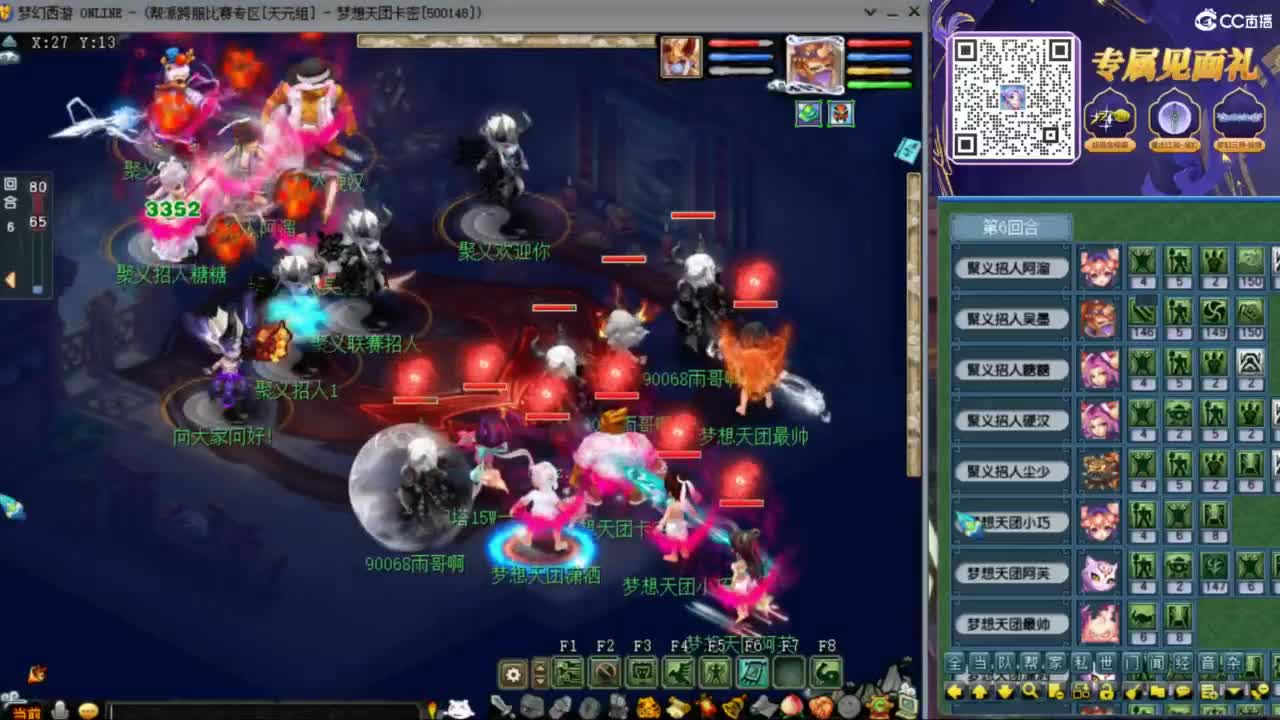Select the F1 skill shortcut icon

[569, 673]
